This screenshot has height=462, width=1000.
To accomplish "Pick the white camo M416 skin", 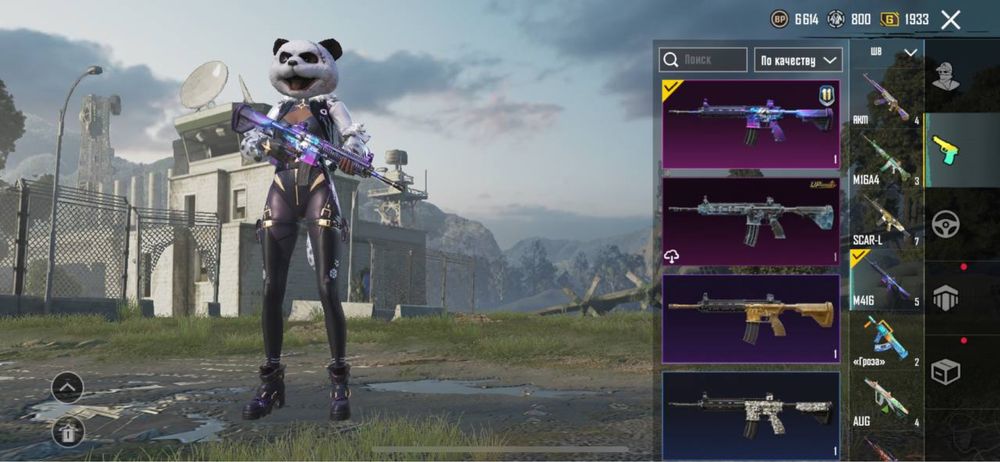I will click(x=750, y=410).
